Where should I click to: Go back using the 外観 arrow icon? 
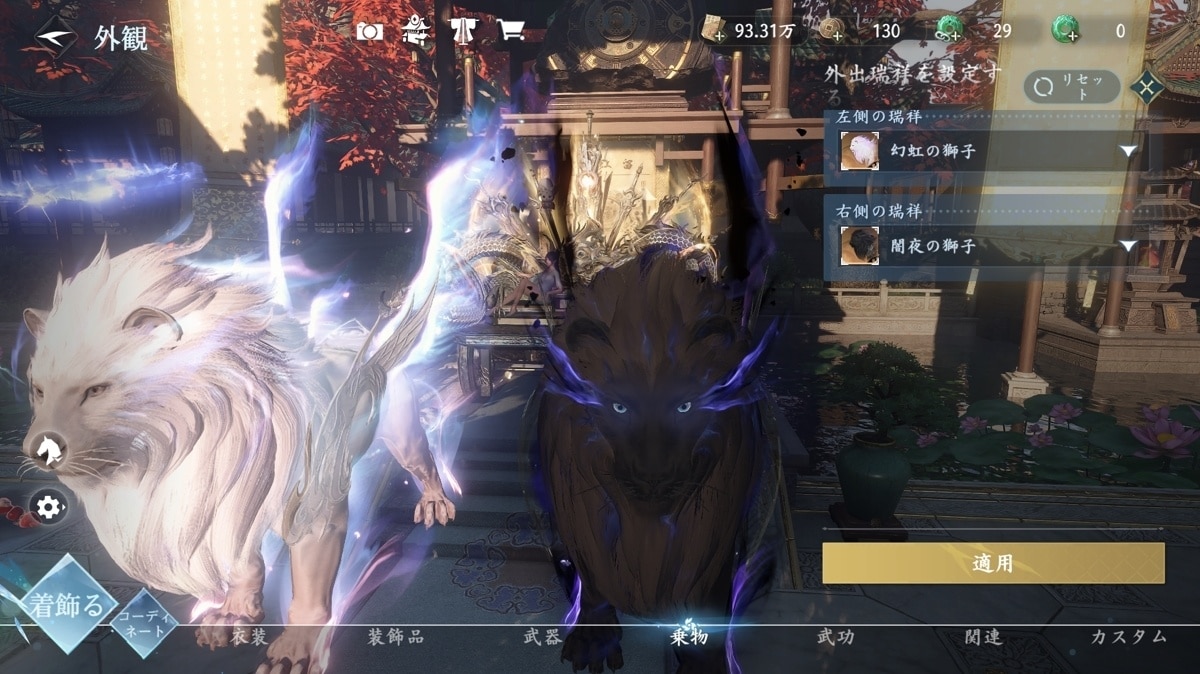pos(55,37)
